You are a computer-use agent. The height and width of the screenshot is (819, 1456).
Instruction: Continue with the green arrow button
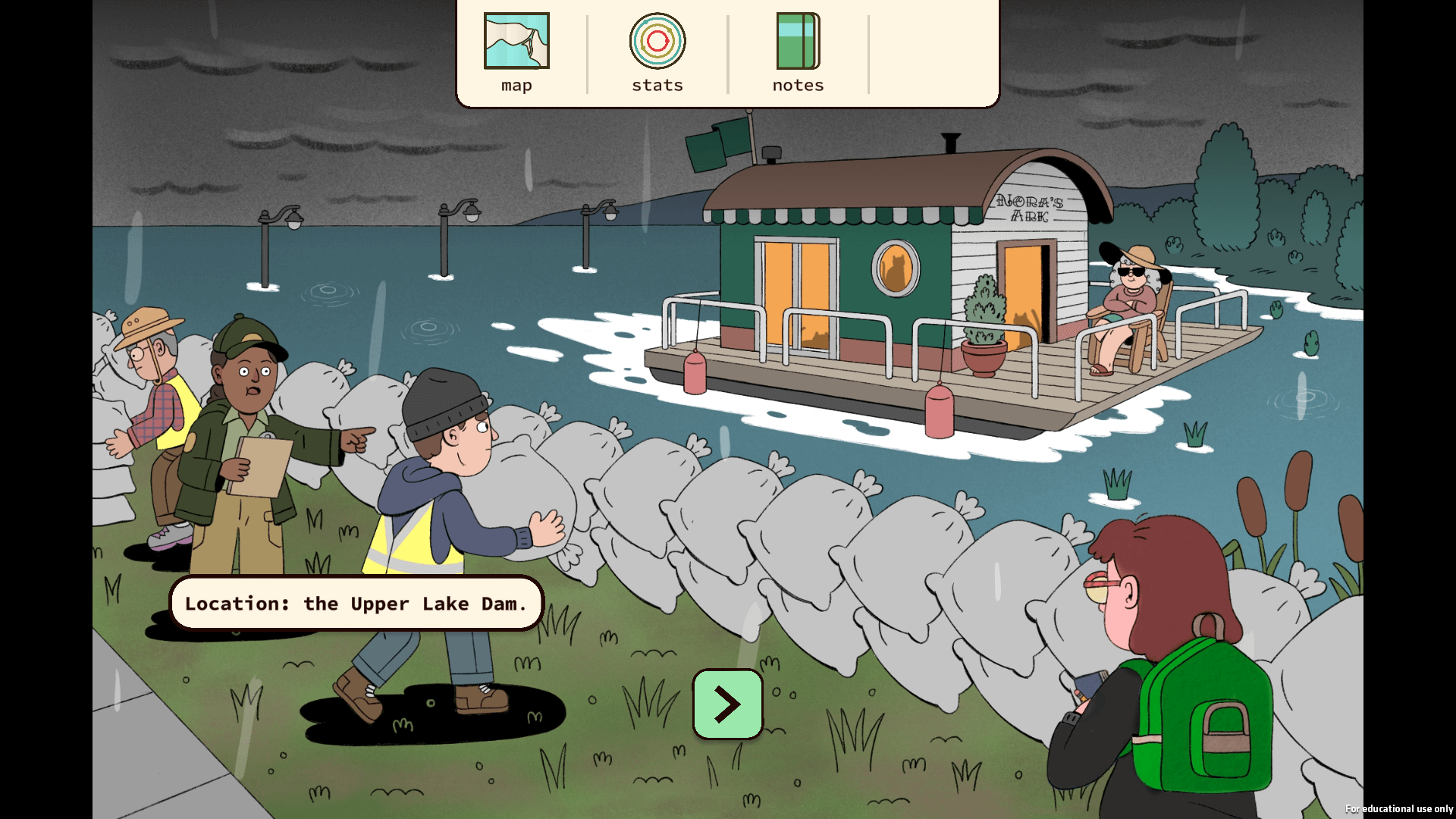727,704
